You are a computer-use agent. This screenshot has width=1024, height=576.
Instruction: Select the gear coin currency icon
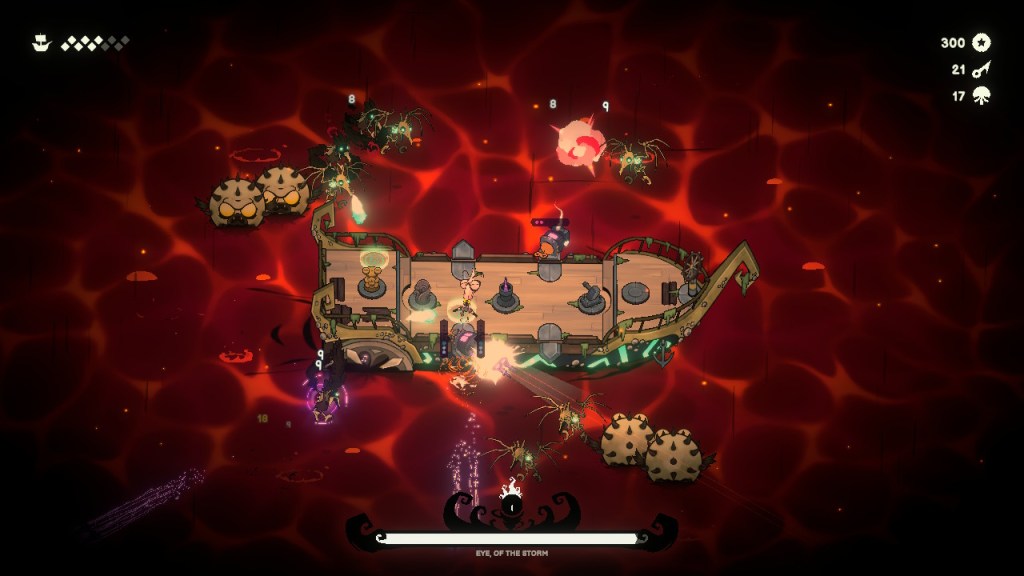click(981, 42)
